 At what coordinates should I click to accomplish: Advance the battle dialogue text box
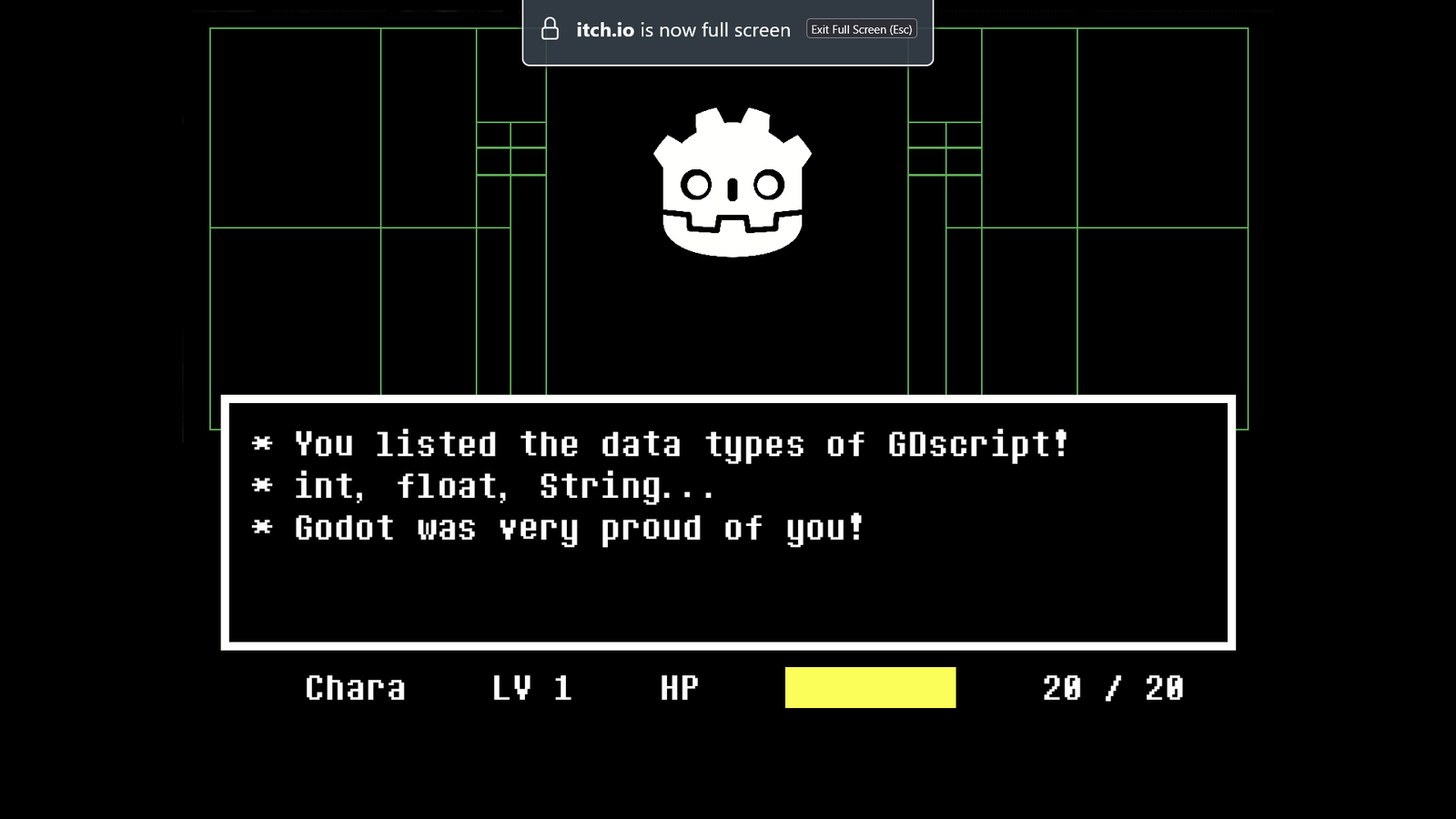click(727, 522)
